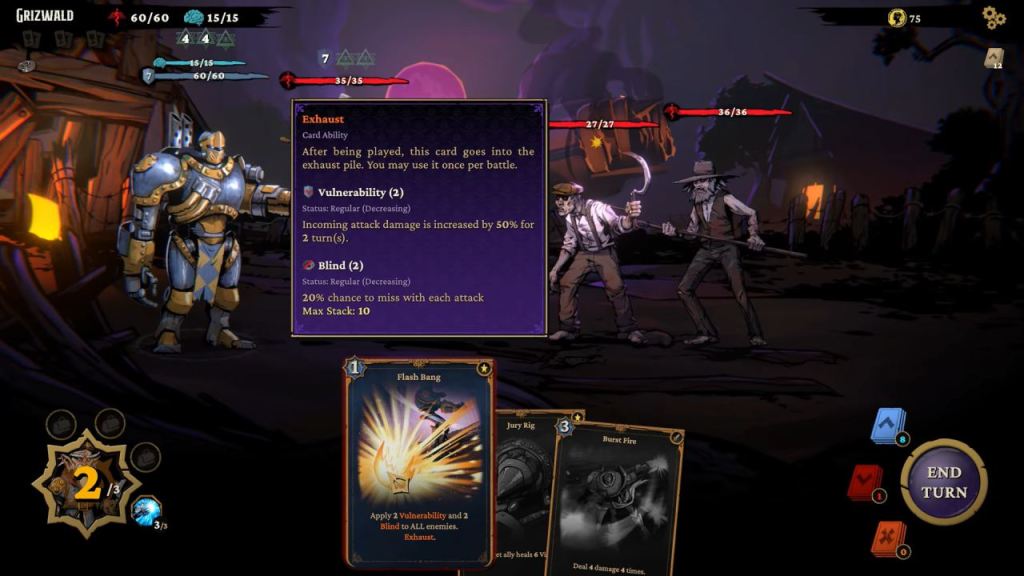1024x576 pixels.
Task: Click the hero energy star portrait
Action: click(x=86, y=485)
